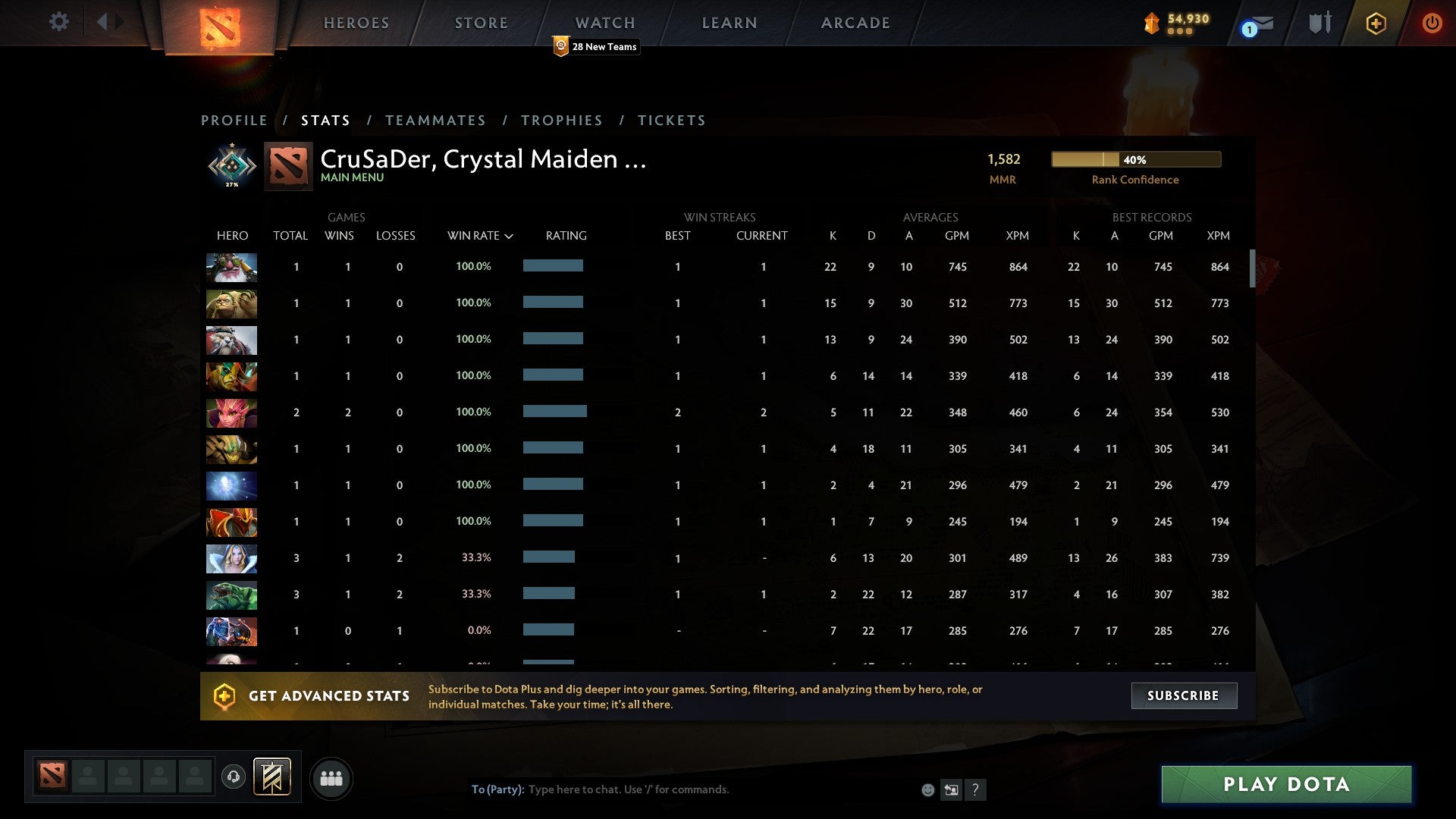This screenshot has width=1456, height=819.
Task: Open the settings gear icon
Action: tap(59, 22)
